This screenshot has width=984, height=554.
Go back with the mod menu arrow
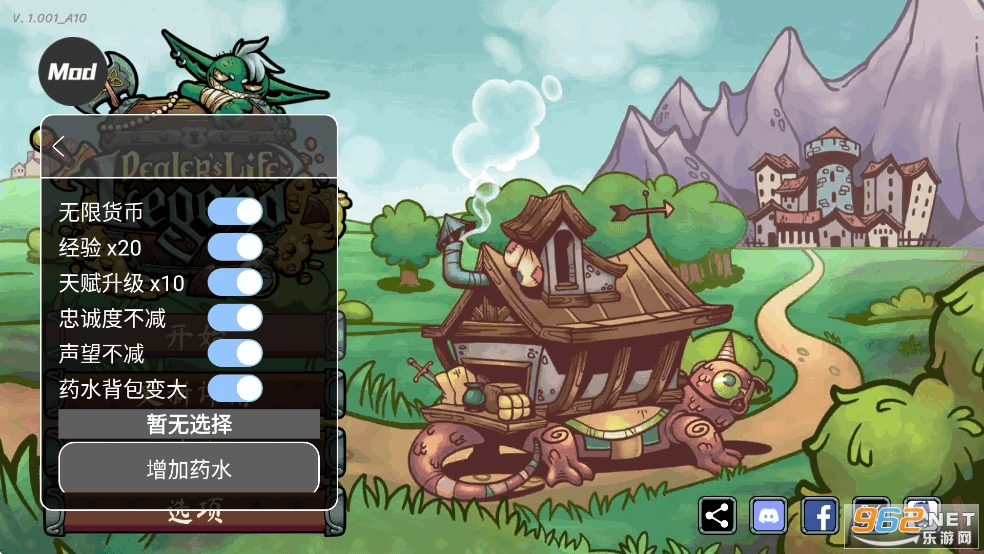(59, 146)
